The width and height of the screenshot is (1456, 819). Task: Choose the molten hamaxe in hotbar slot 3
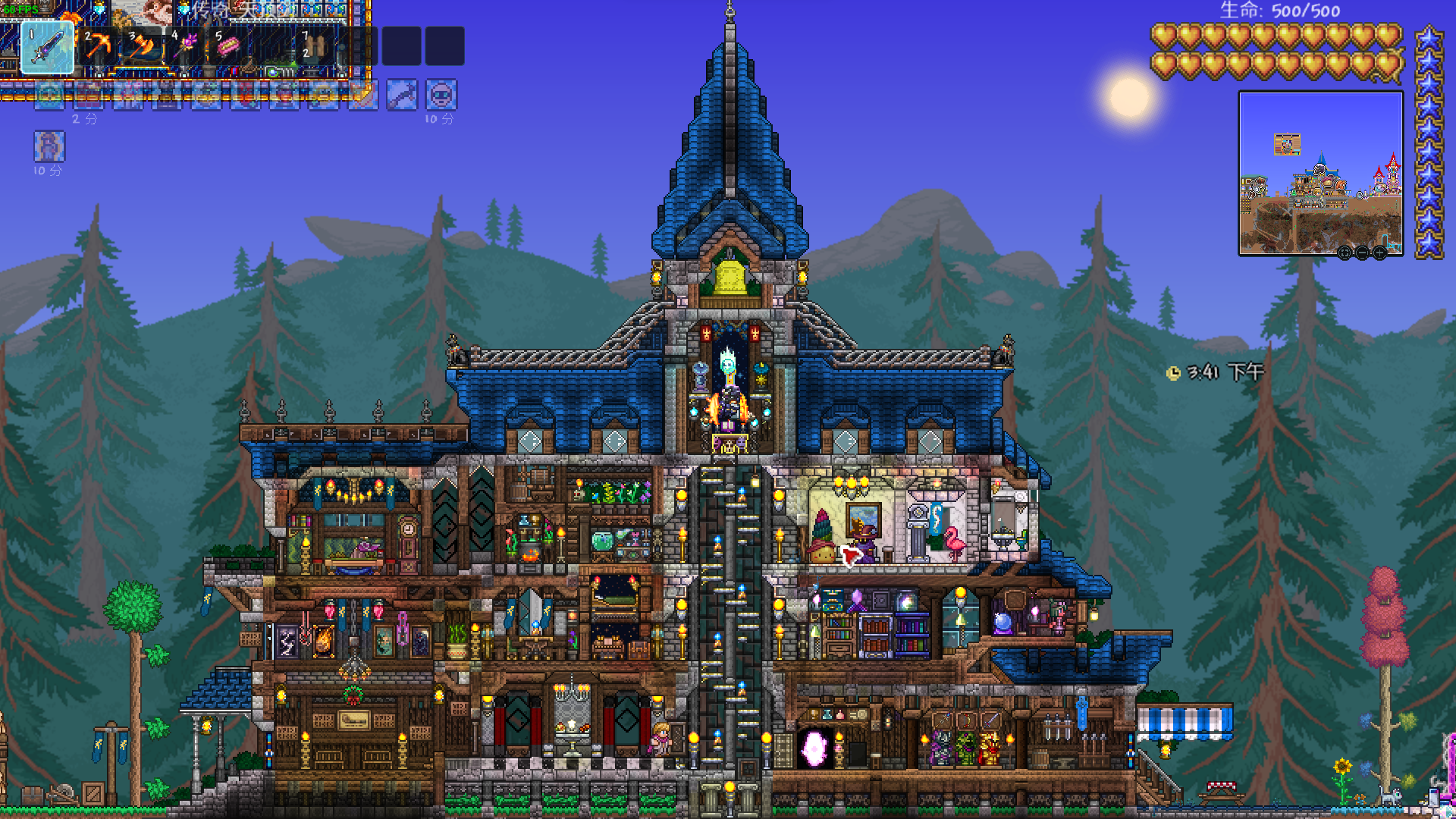pos(142,47)
